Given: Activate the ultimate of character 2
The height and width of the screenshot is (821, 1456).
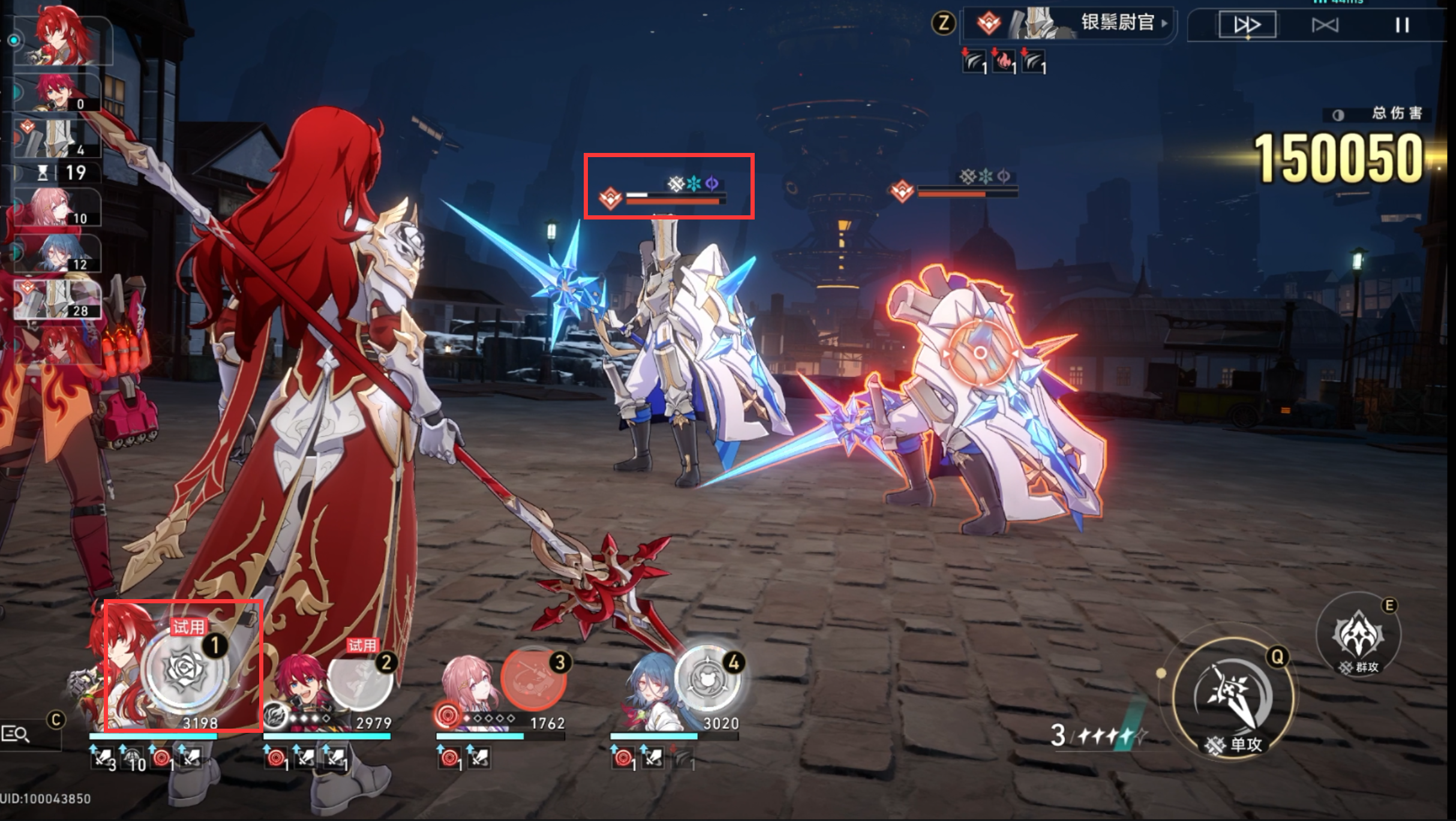Looking at the screenshot, I should [360, 682].
